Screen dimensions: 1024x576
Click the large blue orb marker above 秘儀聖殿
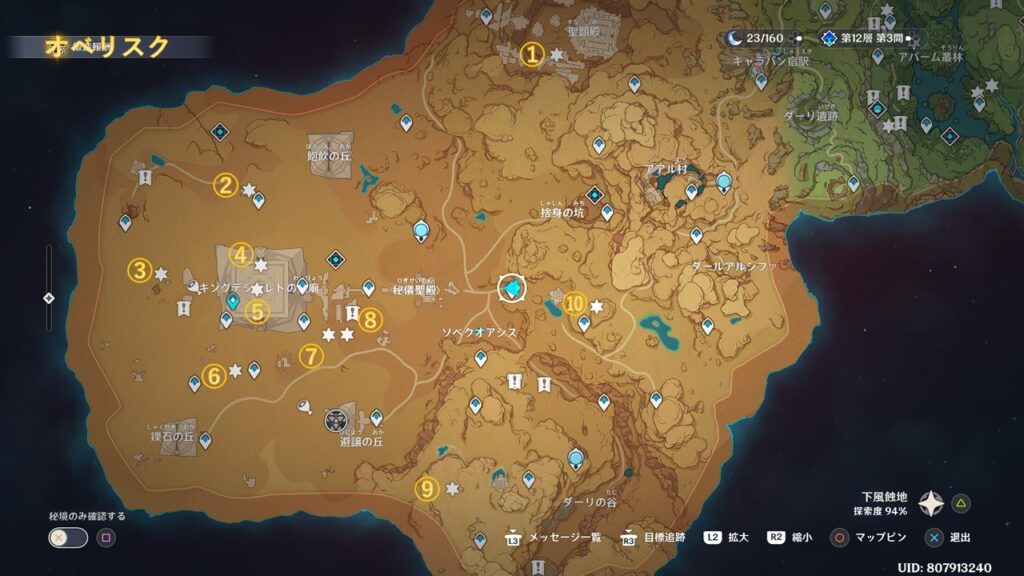click(x=422, y=231)
